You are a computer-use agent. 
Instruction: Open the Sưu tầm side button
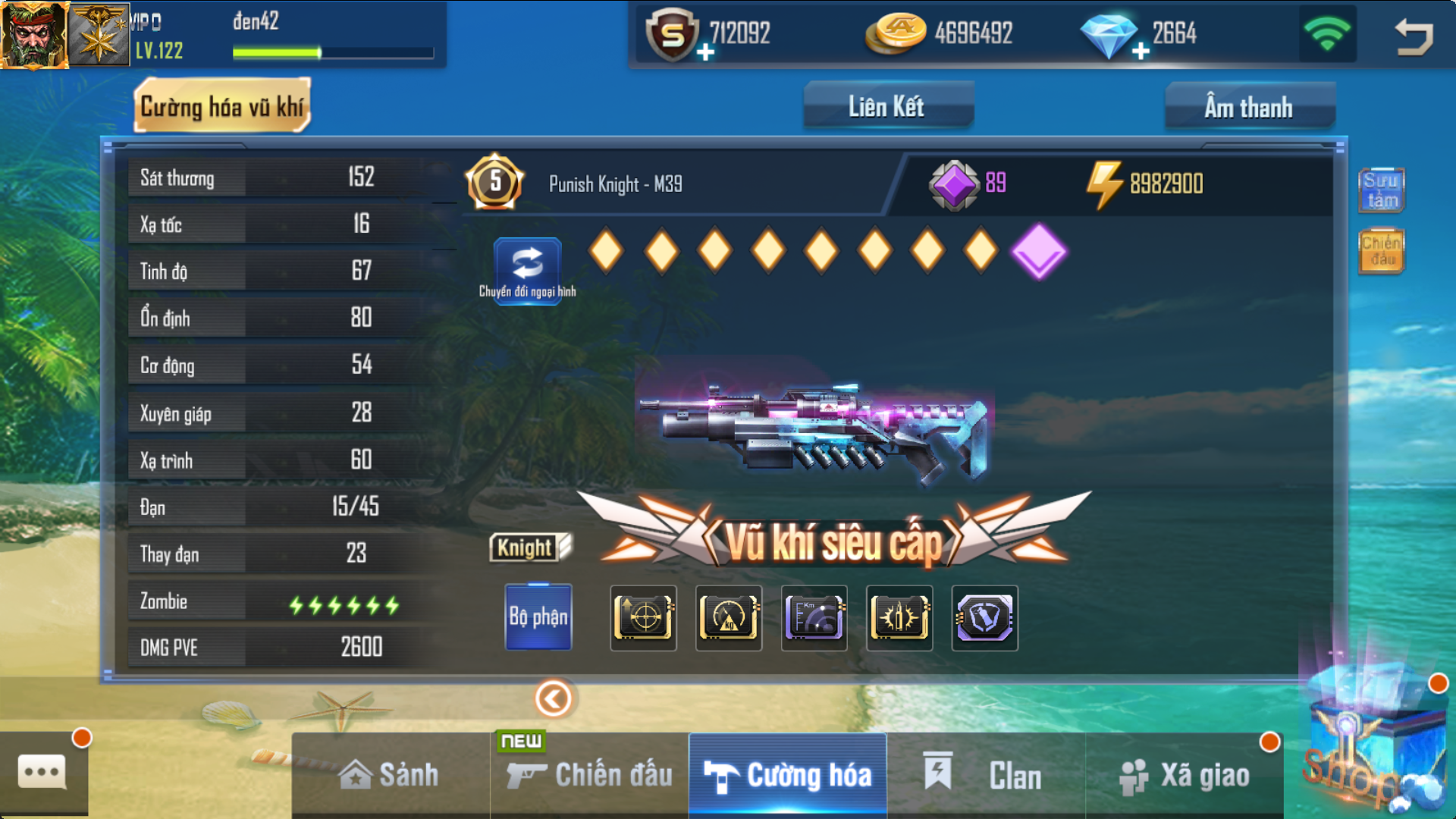(1381, 190)
